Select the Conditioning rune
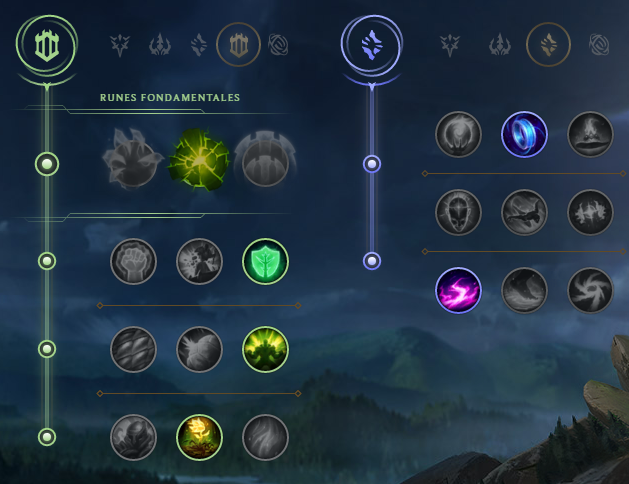Screen dimensions: 629x484 [133, 349]
